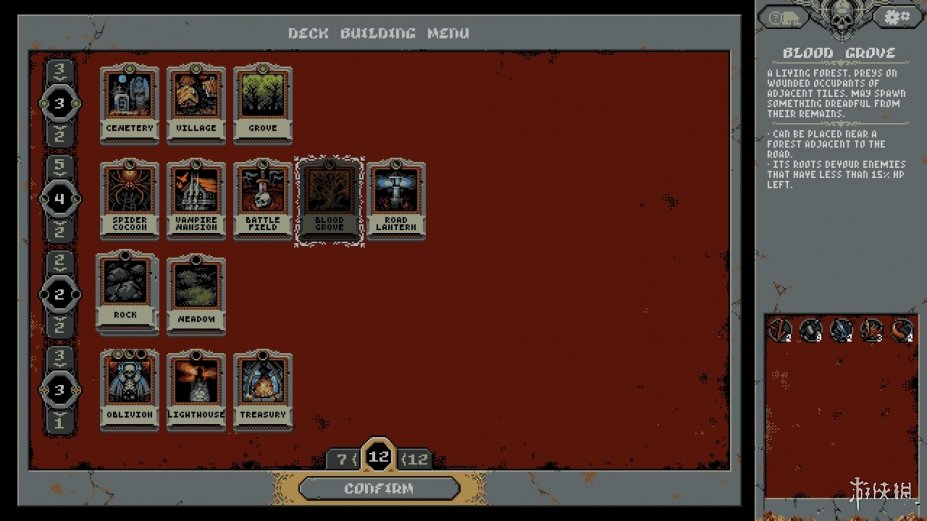
Task: Confirm the deck selection
Action: (x=379, y=488)
